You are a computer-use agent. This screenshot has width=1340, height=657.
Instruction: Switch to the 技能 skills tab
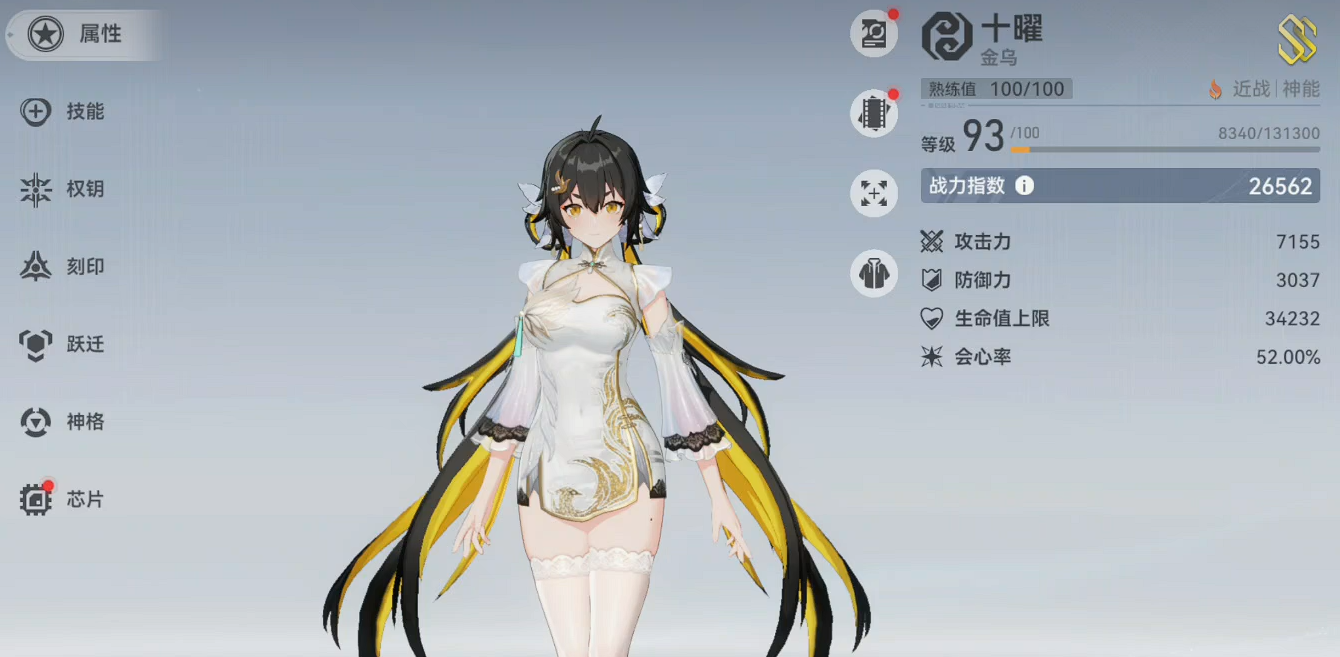(66, 112)
